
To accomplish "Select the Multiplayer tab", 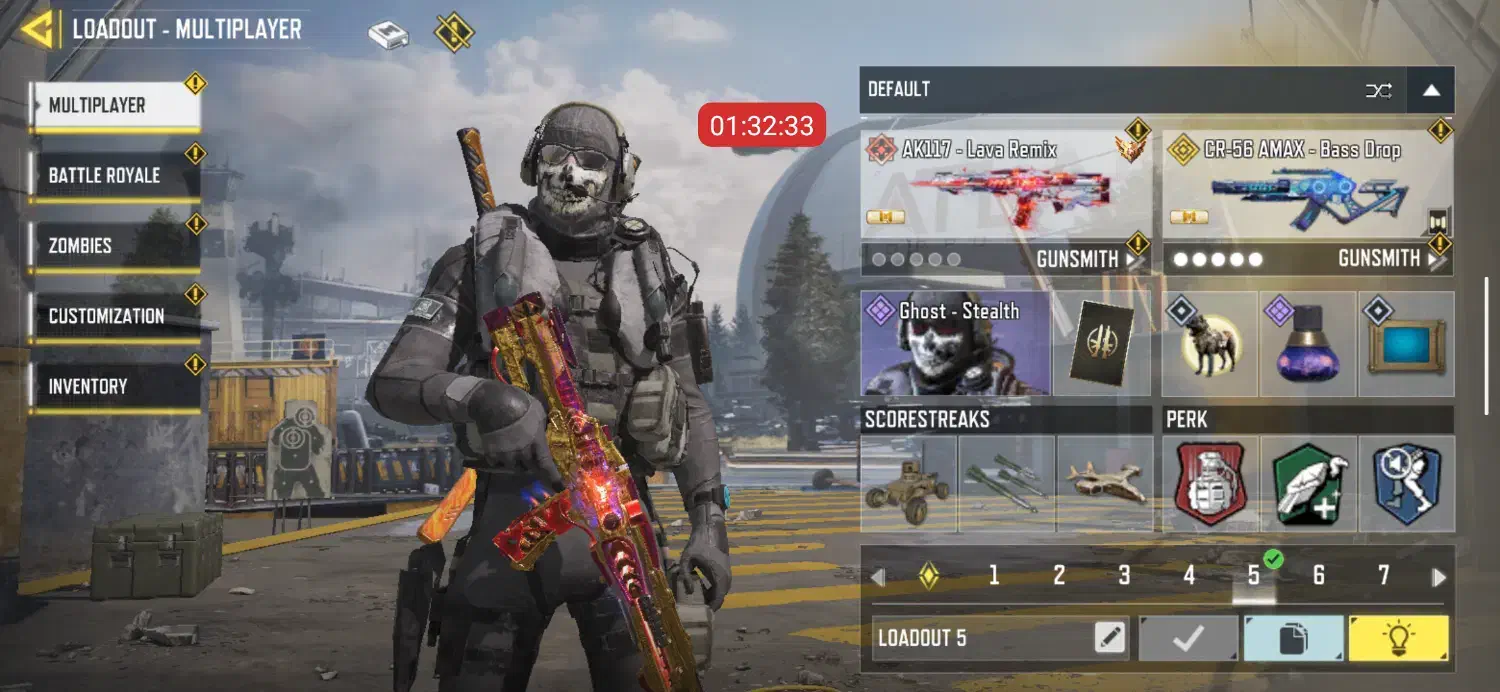I will (114, 106).
